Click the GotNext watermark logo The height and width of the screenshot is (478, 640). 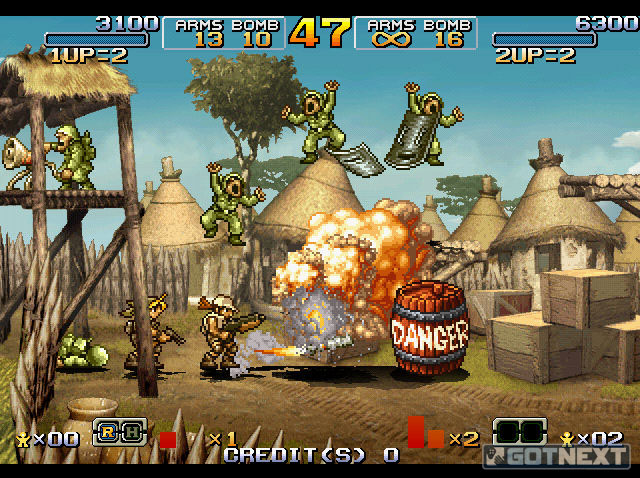click(558, 455)
